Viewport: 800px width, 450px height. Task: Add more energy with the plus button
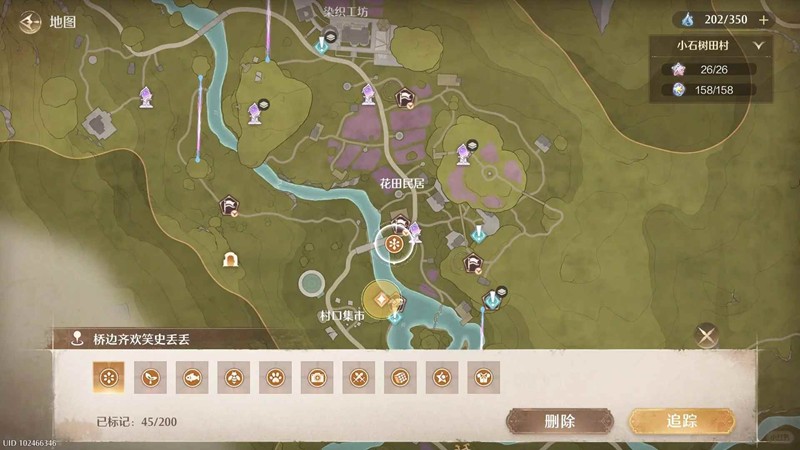click(x=764, y=19)
